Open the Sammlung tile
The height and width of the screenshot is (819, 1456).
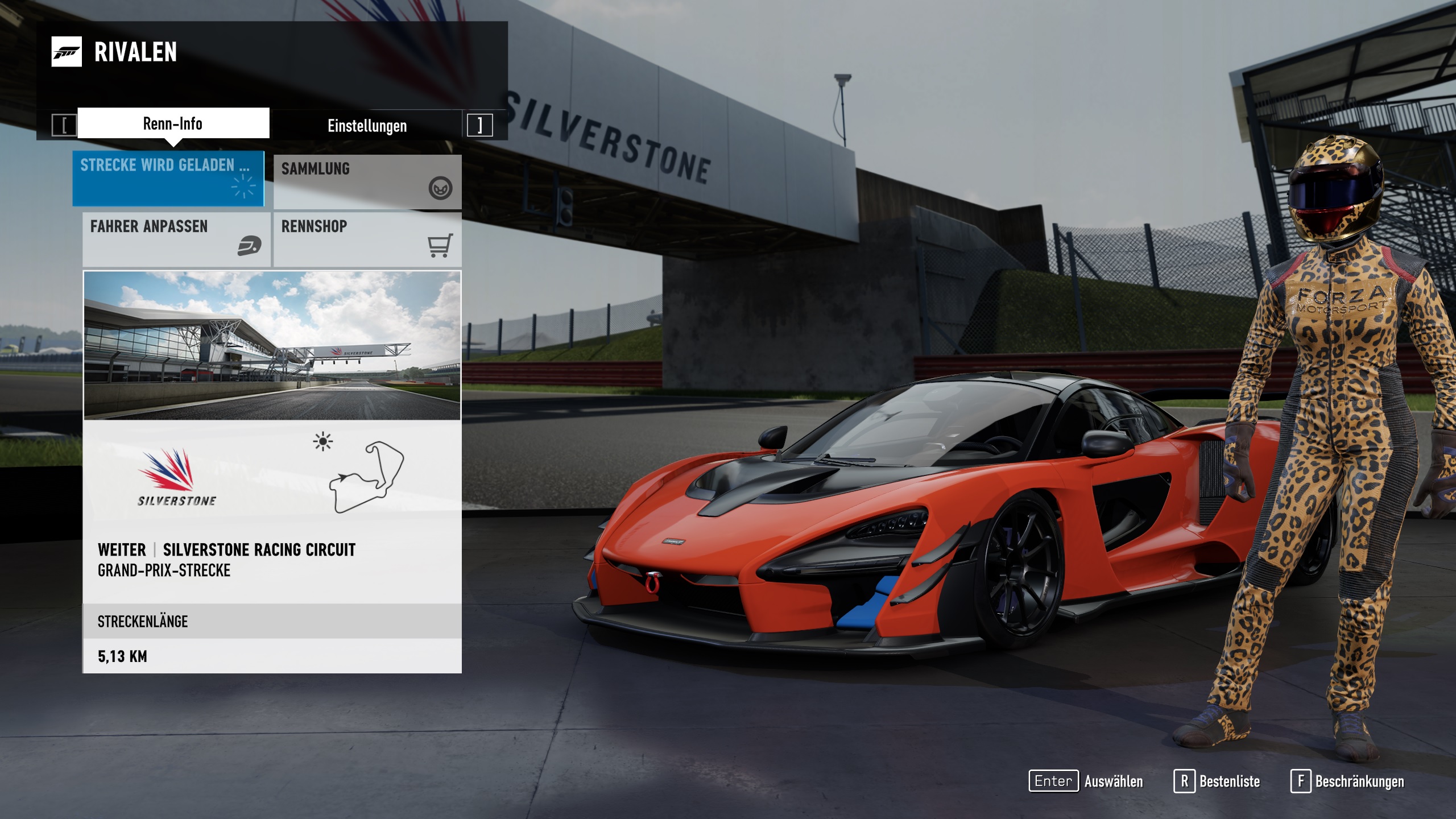367,181
